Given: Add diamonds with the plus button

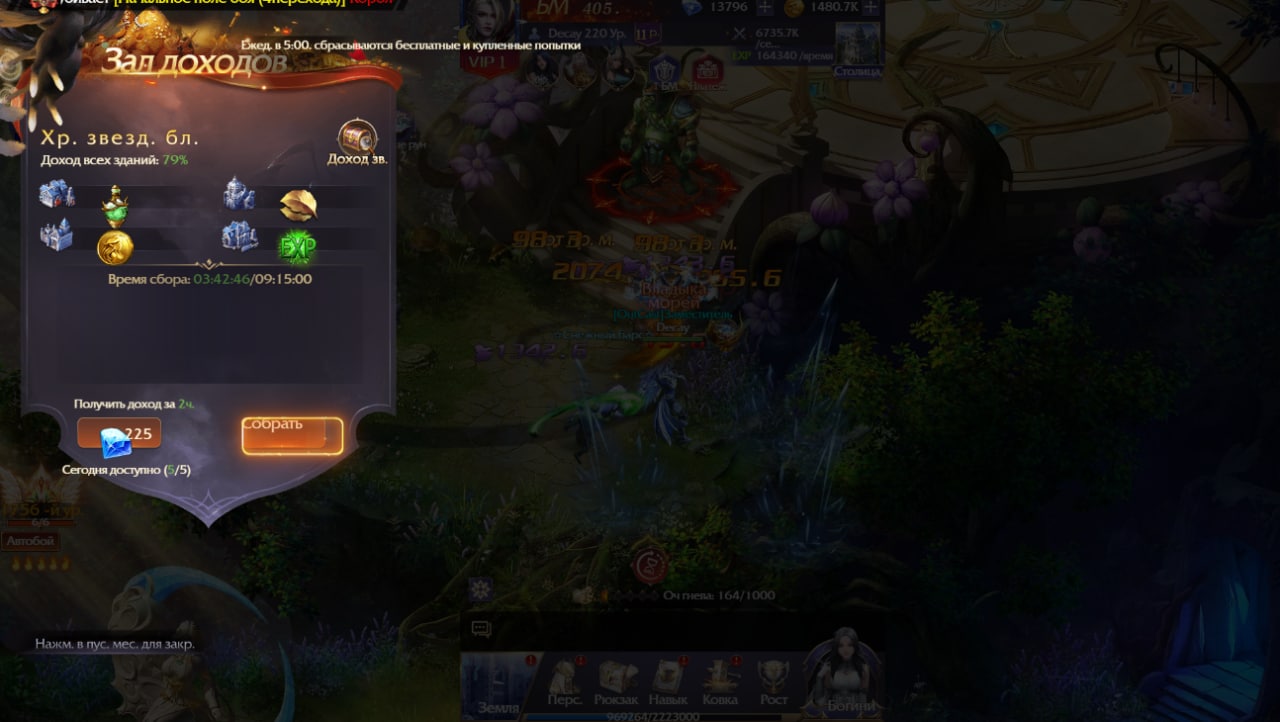Looking at the screenshot, I should (765, 8).
